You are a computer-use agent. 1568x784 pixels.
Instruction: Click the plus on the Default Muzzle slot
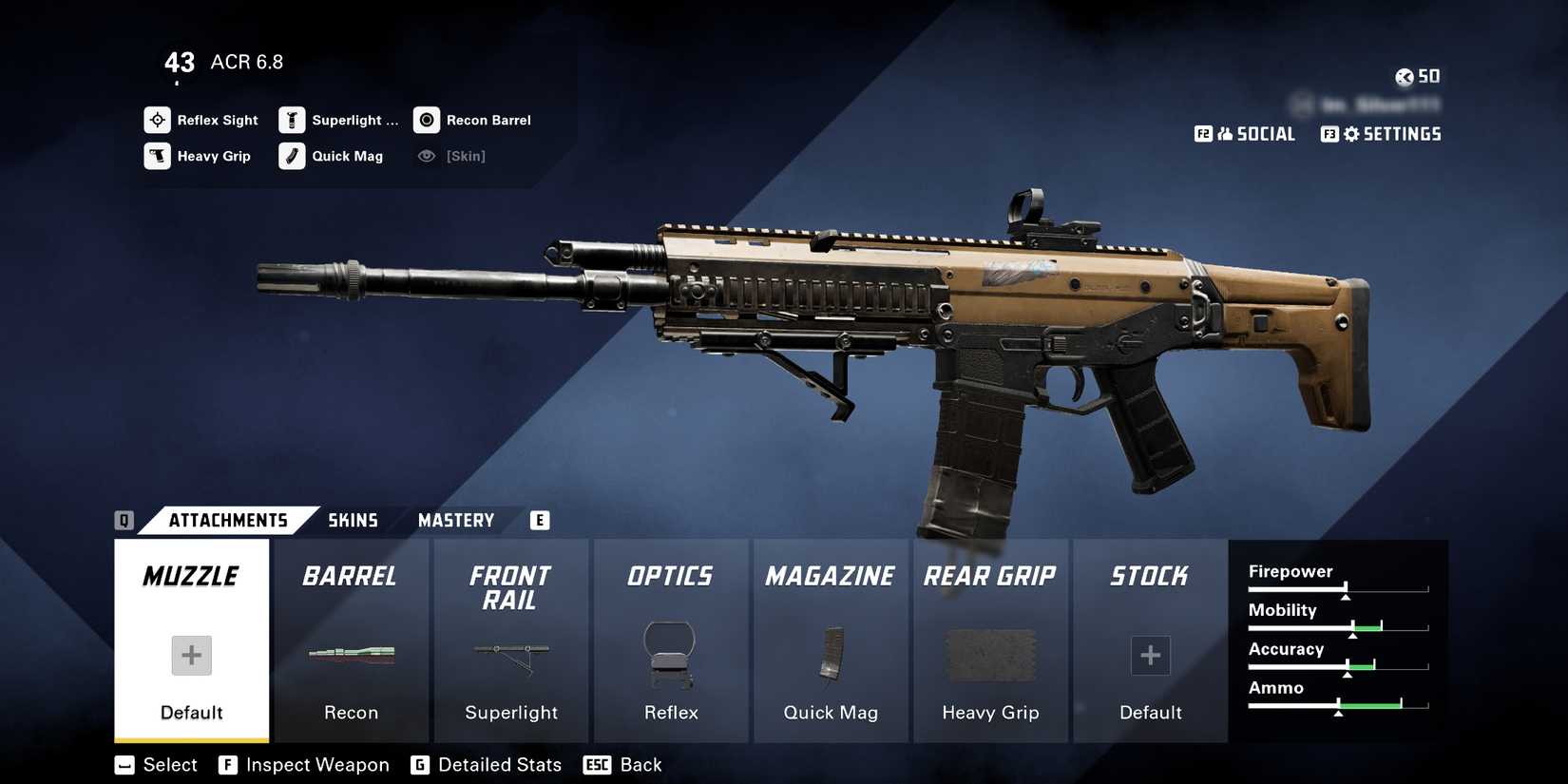click(190, 656)
